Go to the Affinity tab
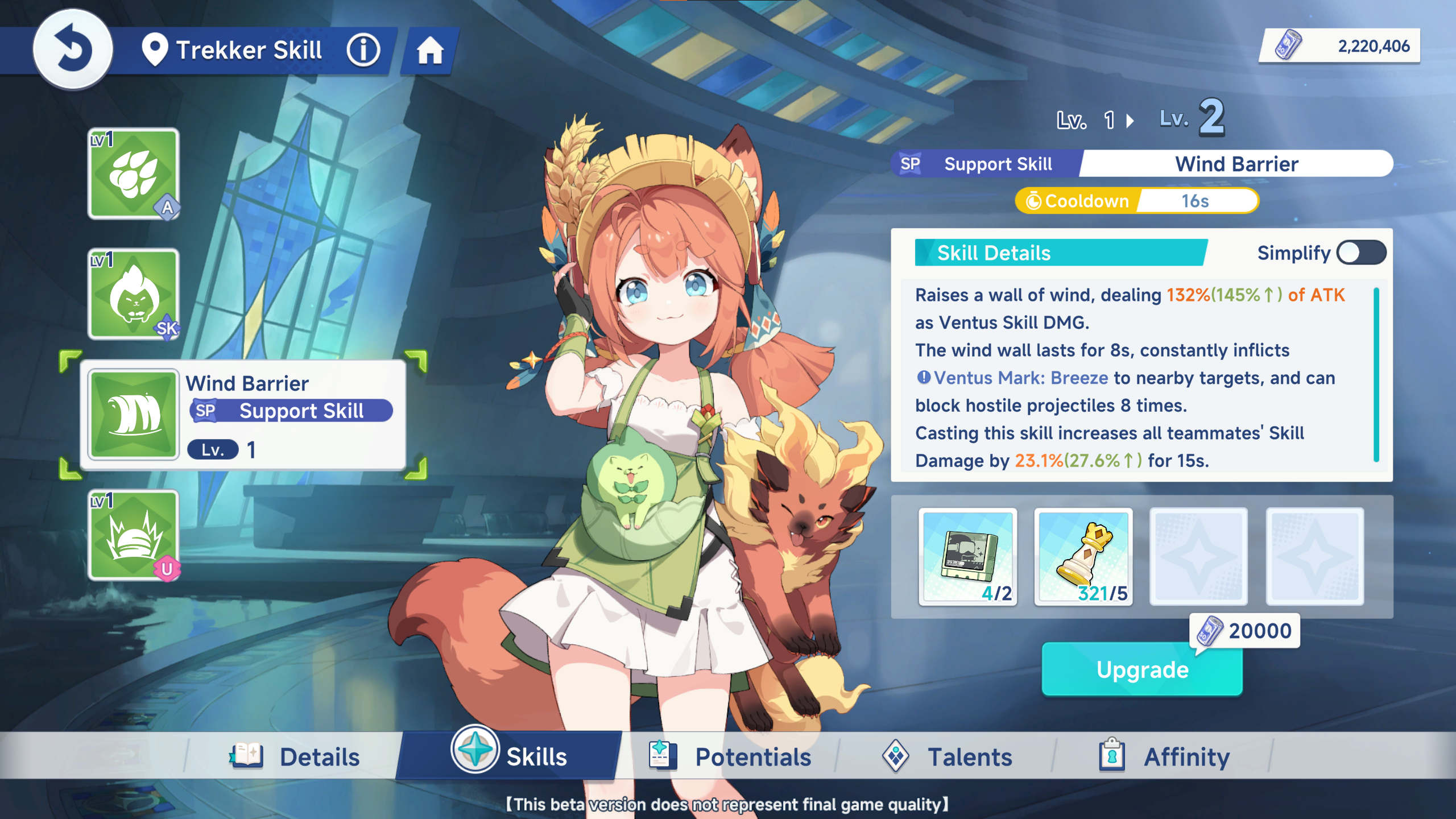The height and width of the screenshot is (819, 1456). 1165,757
